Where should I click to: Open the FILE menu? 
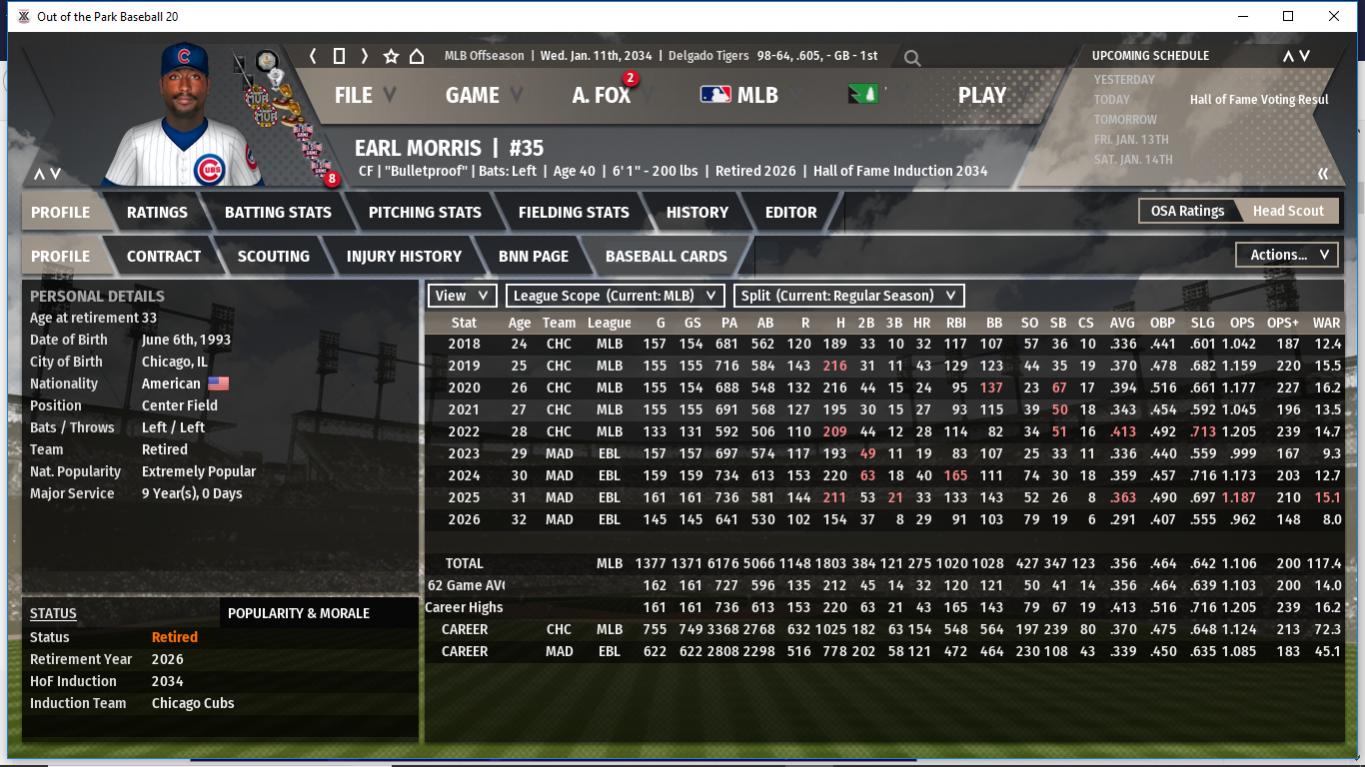click(353, 95)
